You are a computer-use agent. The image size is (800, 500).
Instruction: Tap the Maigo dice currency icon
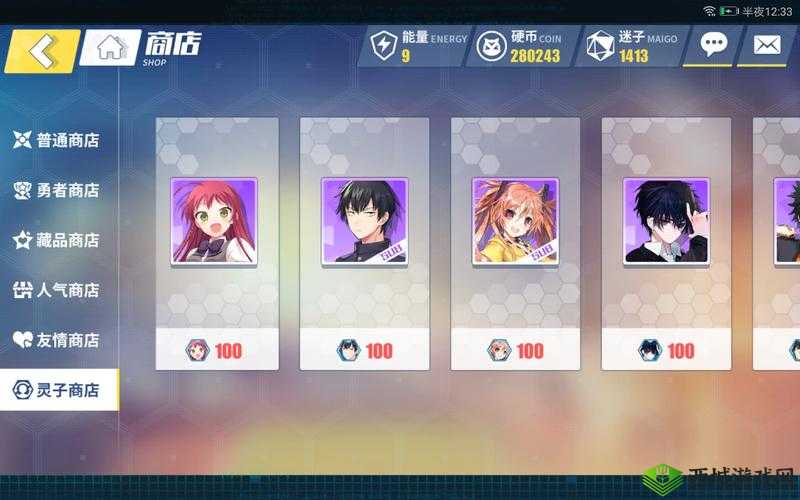pos(600,46)
